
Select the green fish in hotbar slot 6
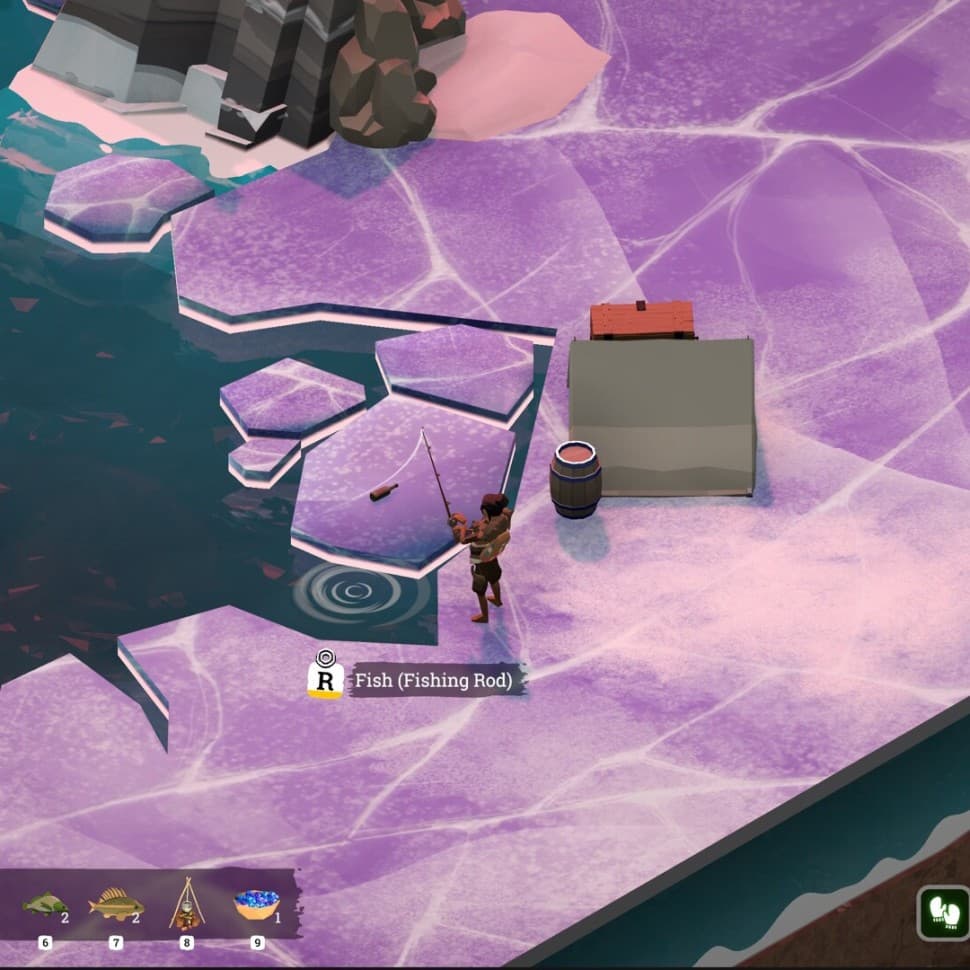pyautogui.click(x=45, y=905)
